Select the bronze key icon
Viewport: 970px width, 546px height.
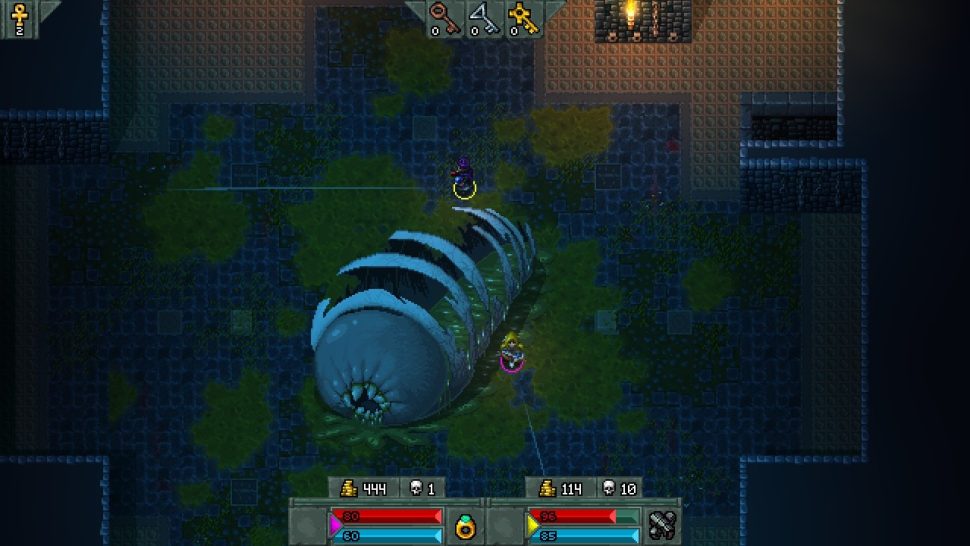click(x=441, y=14)
